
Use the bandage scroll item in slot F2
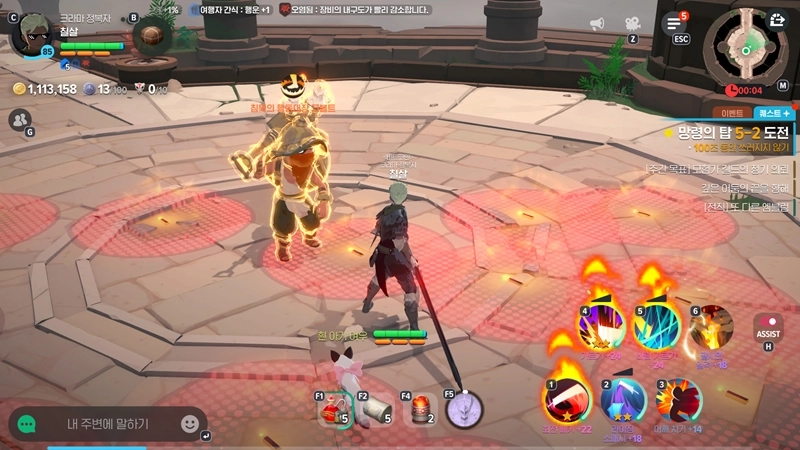(x=373, y=410)
